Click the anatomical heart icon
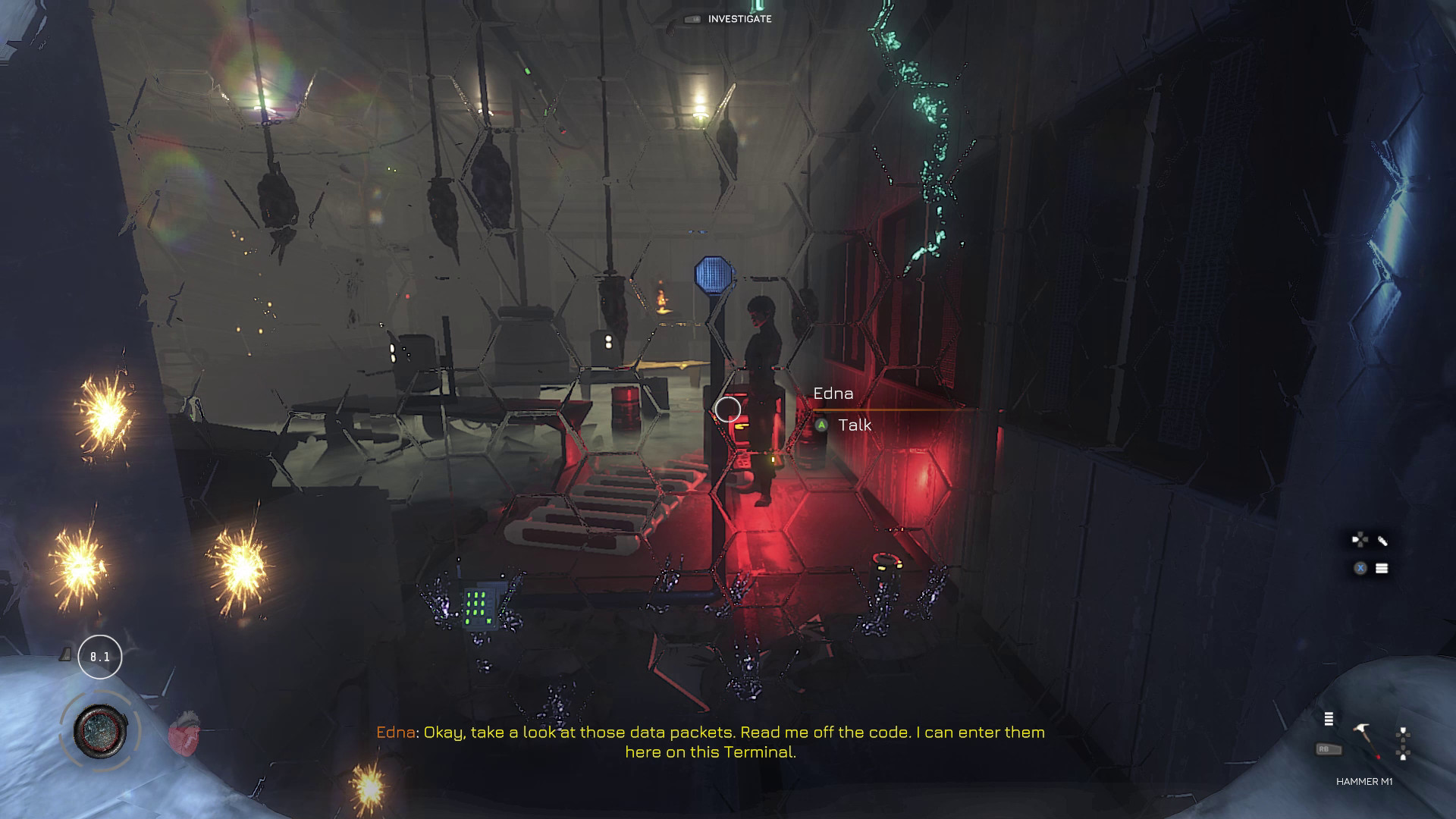 click(x=184, y=732)
